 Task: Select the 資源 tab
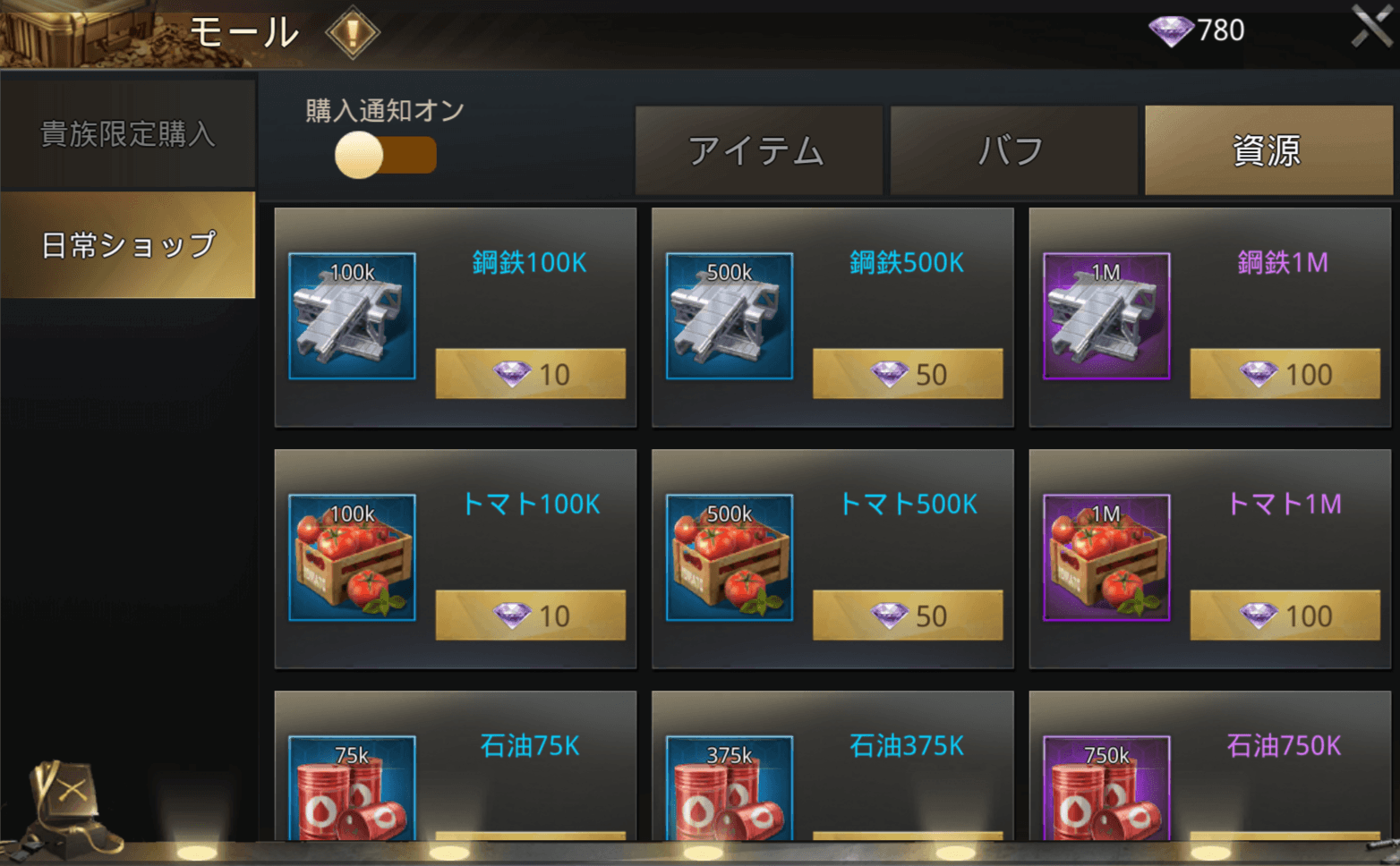[x=1268, y=150]
